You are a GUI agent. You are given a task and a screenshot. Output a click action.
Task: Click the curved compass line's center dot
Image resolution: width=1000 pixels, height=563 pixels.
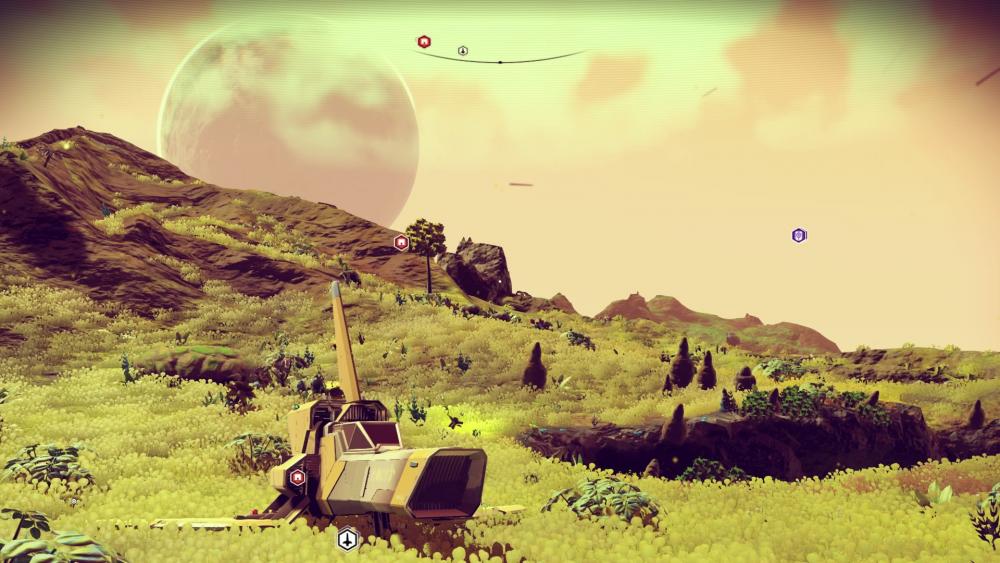point(500,61)
